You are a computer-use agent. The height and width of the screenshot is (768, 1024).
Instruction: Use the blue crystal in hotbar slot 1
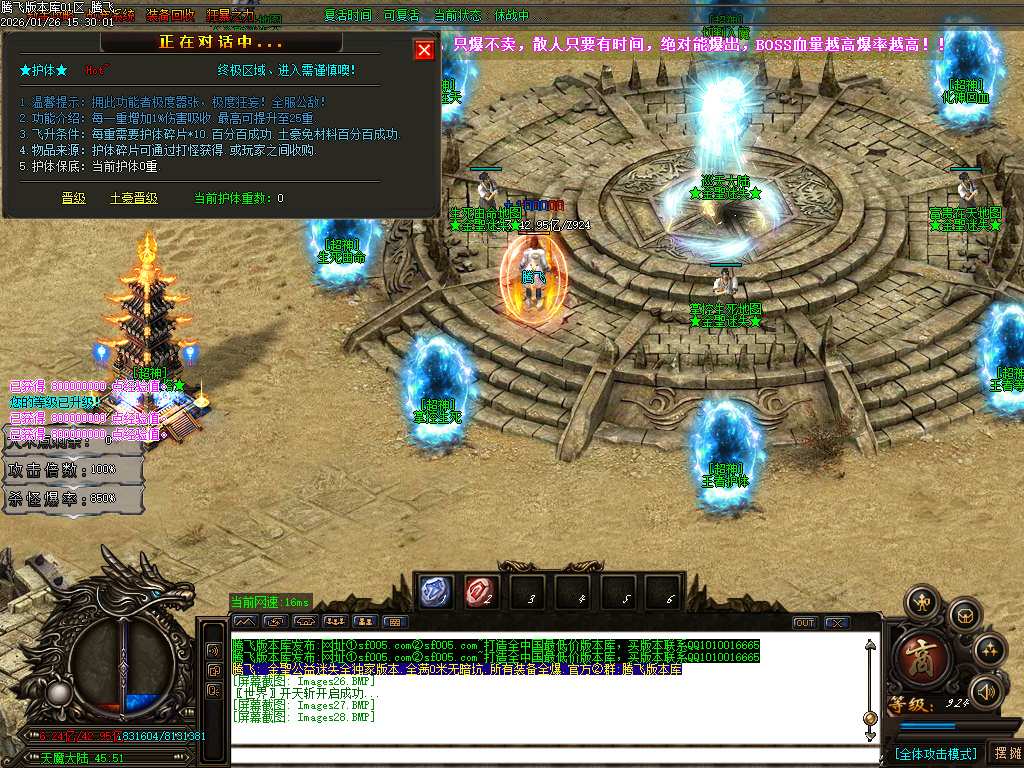click(x=436, y=592)
